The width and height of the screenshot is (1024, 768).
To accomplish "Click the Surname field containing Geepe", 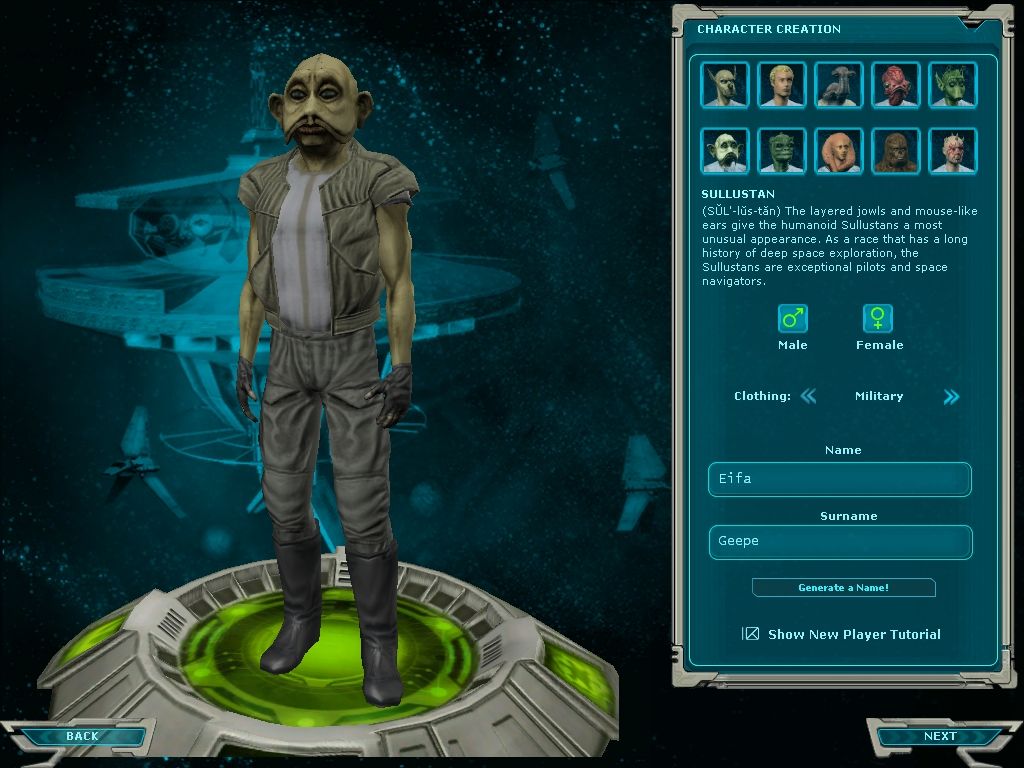I will pos(840,542).
